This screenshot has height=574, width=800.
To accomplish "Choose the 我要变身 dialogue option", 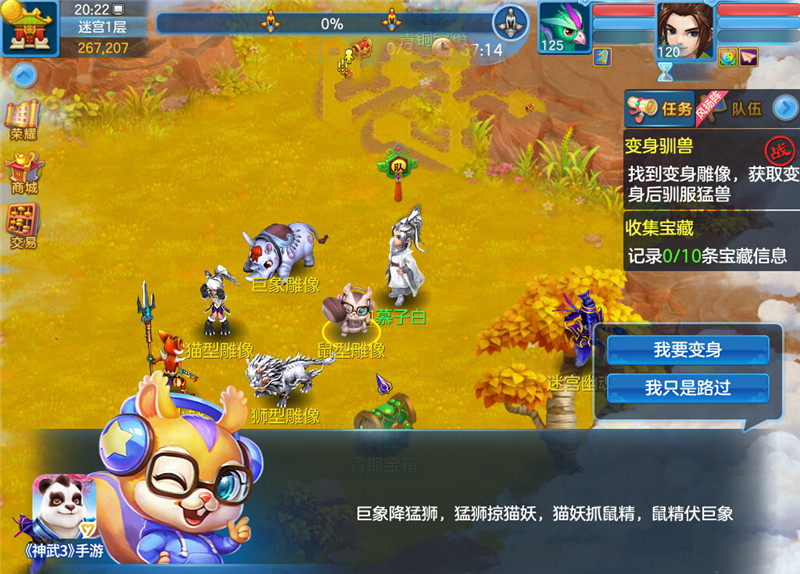I will 688,350.
